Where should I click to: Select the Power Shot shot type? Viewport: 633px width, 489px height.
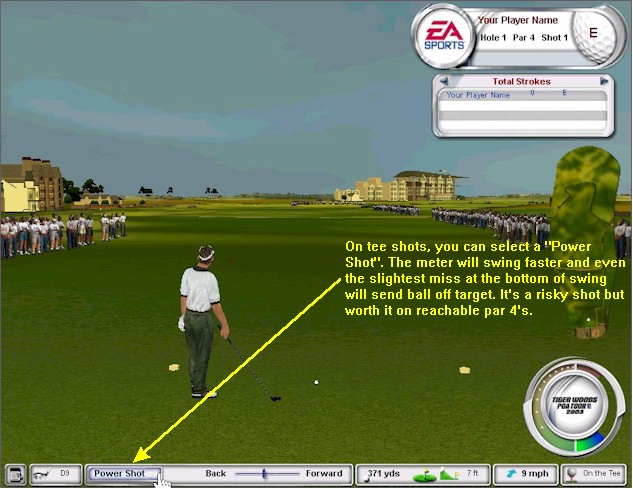(x=120, y=474)
